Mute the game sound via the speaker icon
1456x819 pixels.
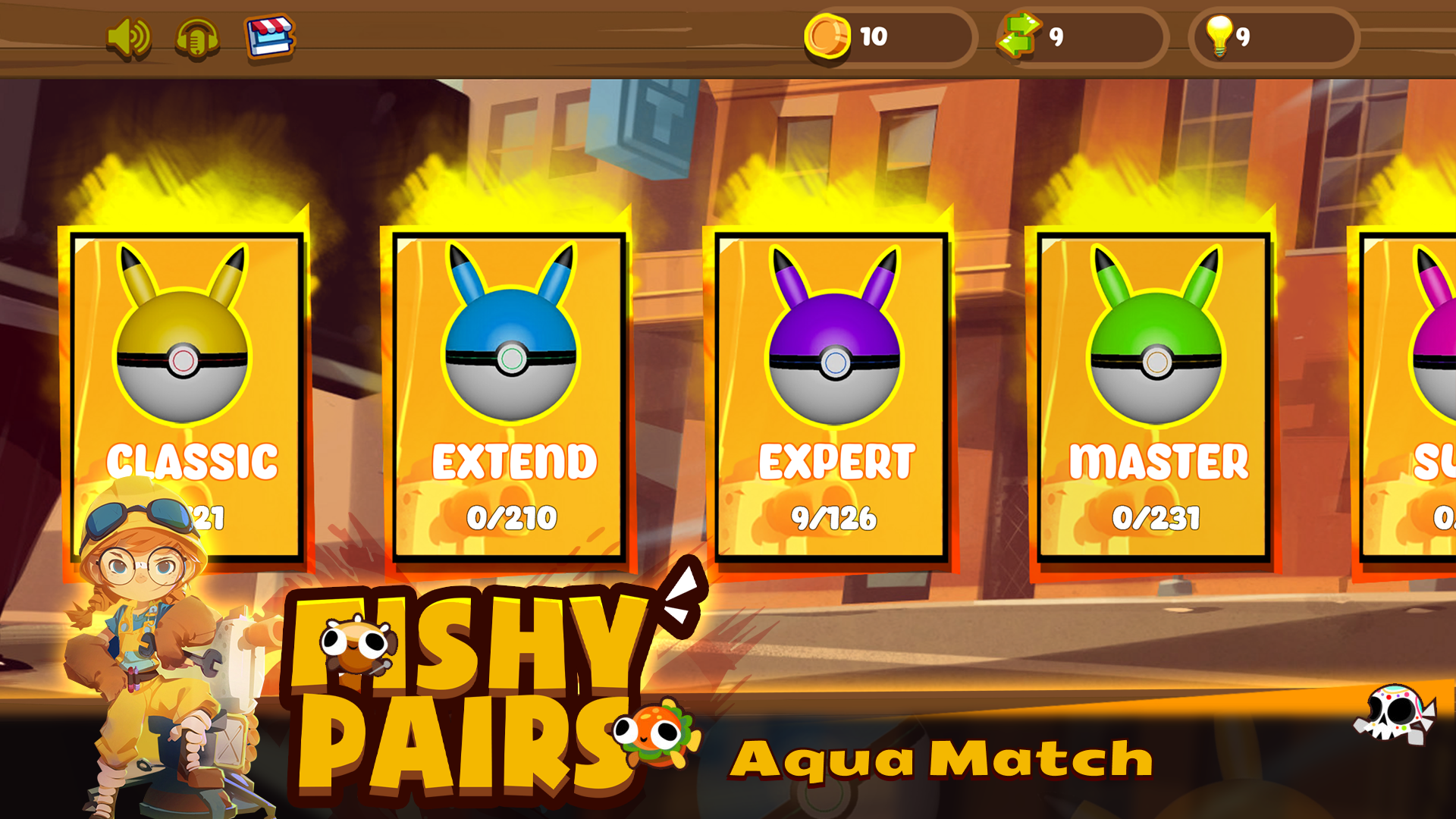[130, 36]
